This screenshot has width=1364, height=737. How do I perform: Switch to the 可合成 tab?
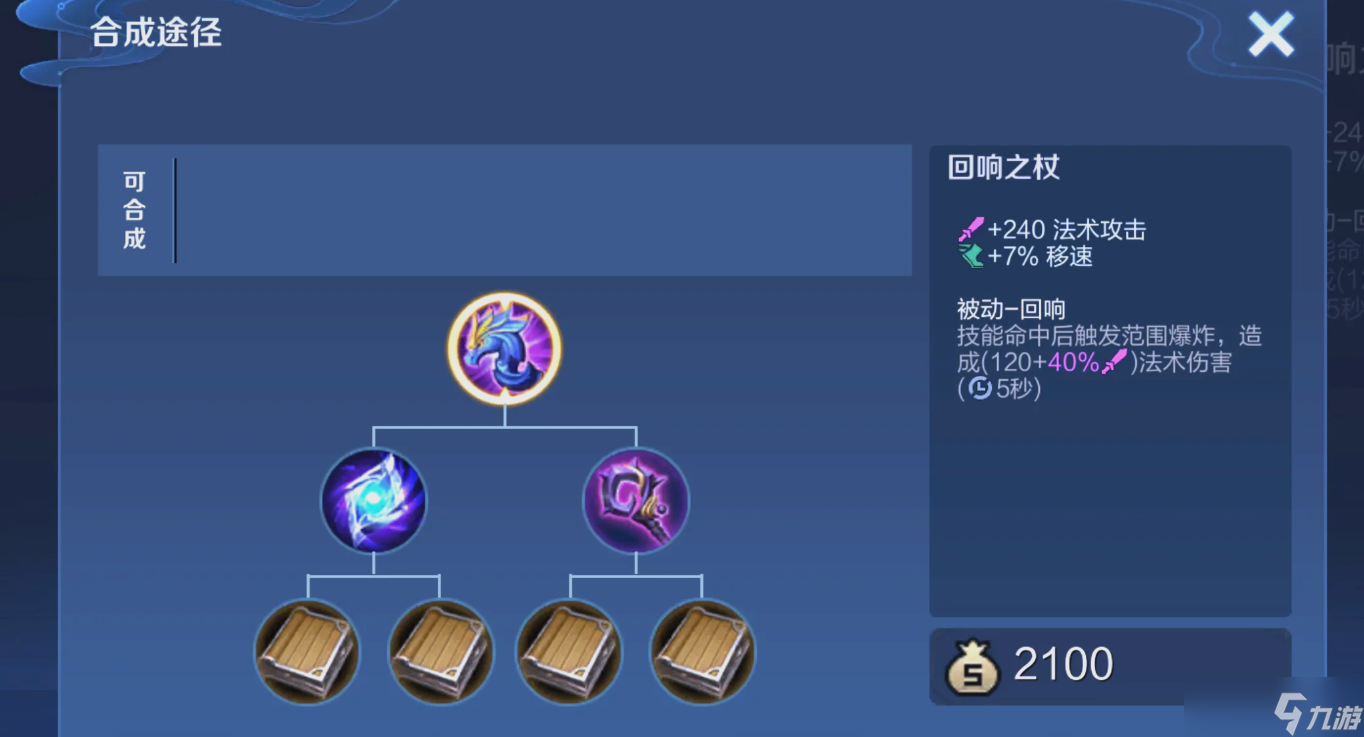click(135, 209)
